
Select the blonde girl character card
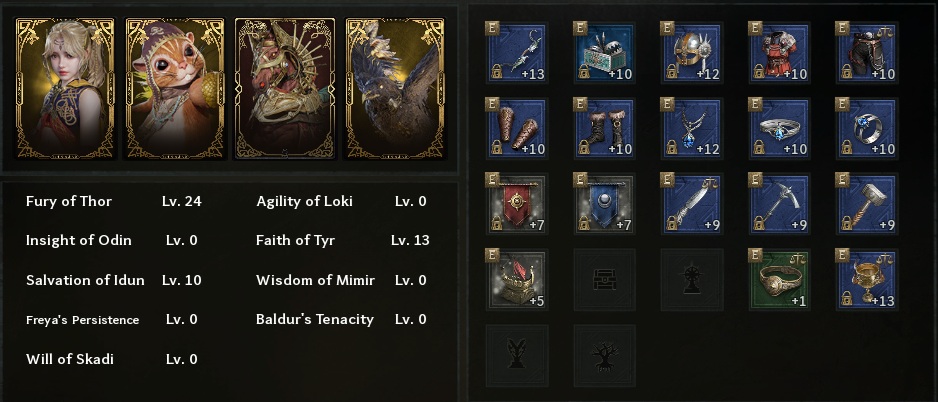pos(65,88)
